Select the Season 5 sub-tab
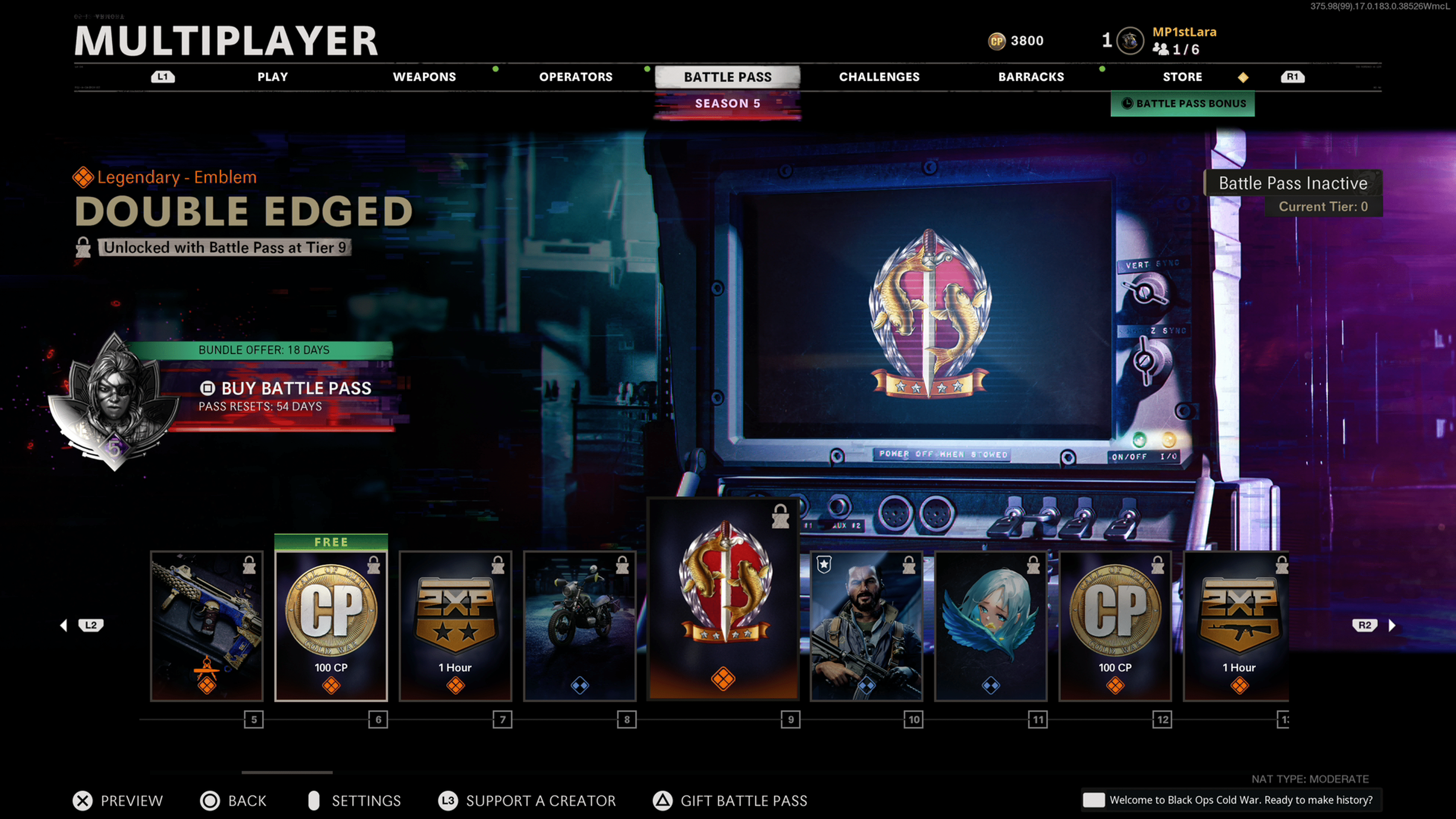Image resolution: width=1456 pixels, height=819 pixels. pos(728,104)
